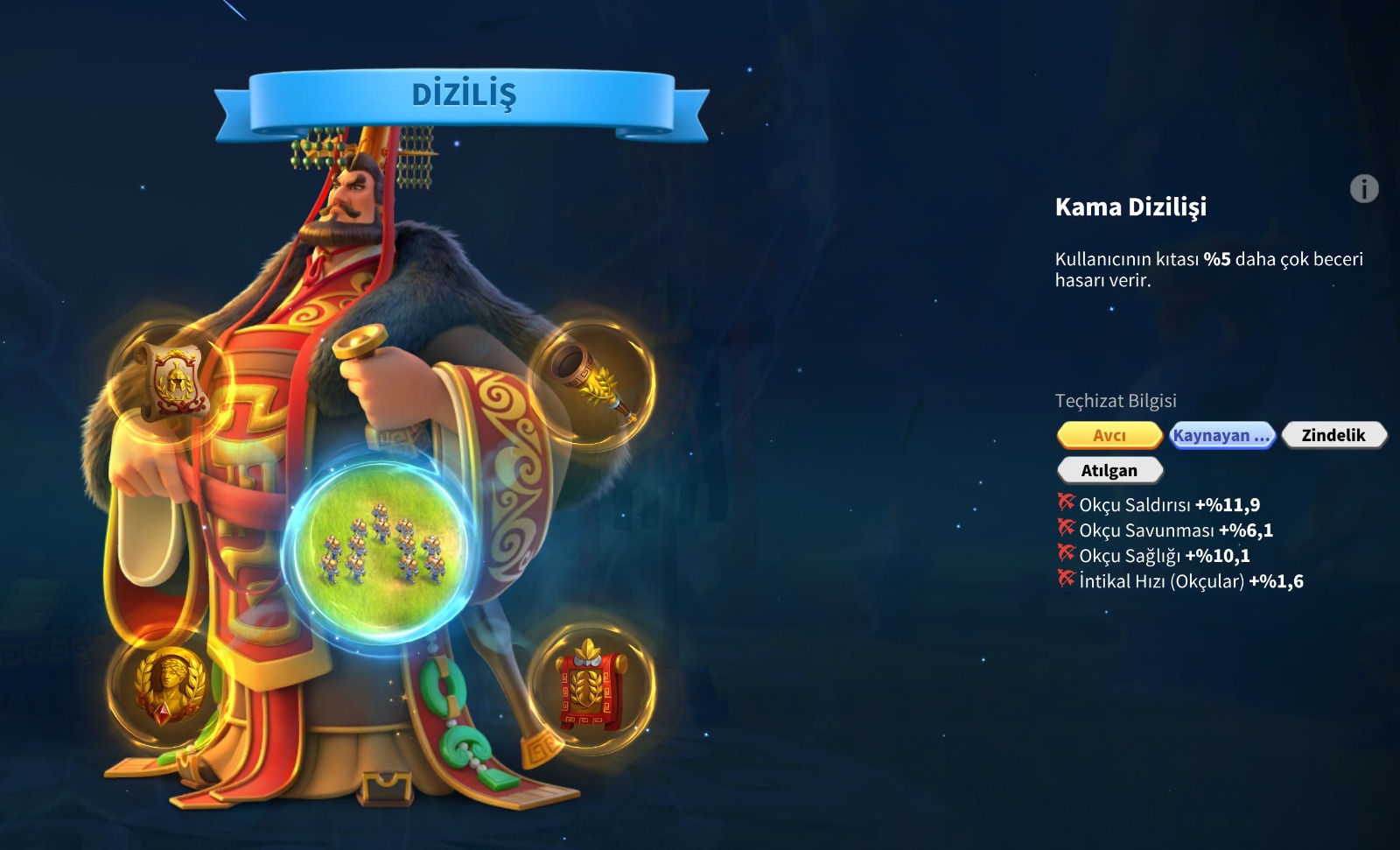Pick the red banner equipment slot

pyautogui.click(x=591, y=687)
